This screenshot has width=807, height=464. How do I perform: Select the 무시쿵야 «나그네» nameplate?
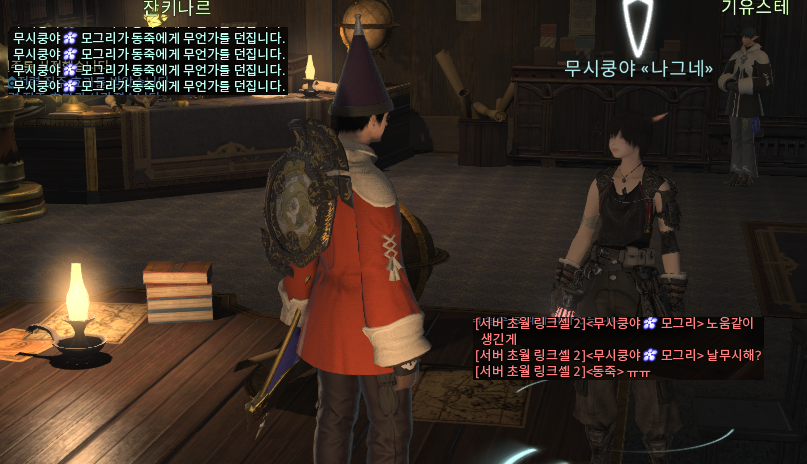[639, 69]
